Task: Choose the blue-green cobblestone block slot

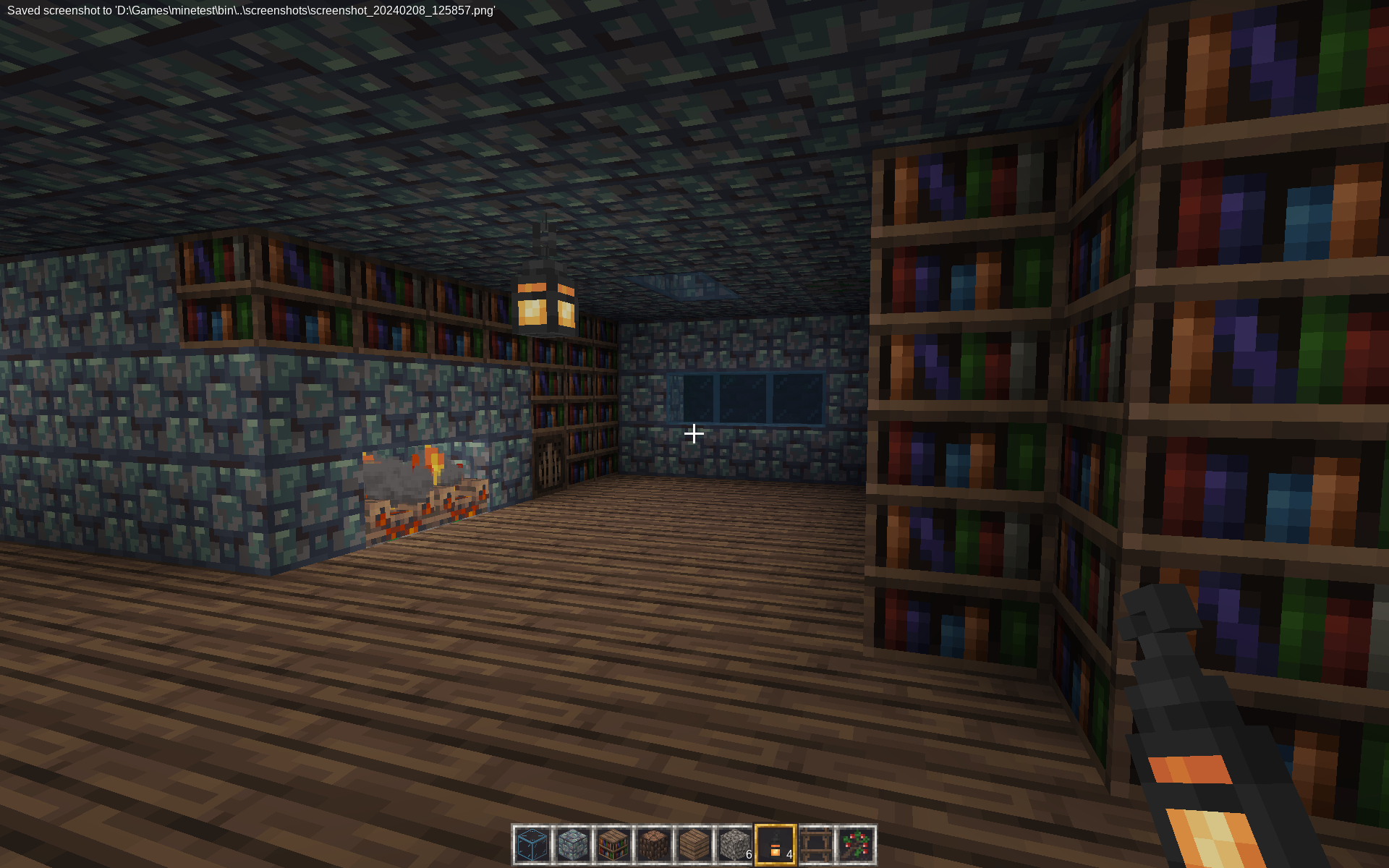Action: tap(573, 845)
